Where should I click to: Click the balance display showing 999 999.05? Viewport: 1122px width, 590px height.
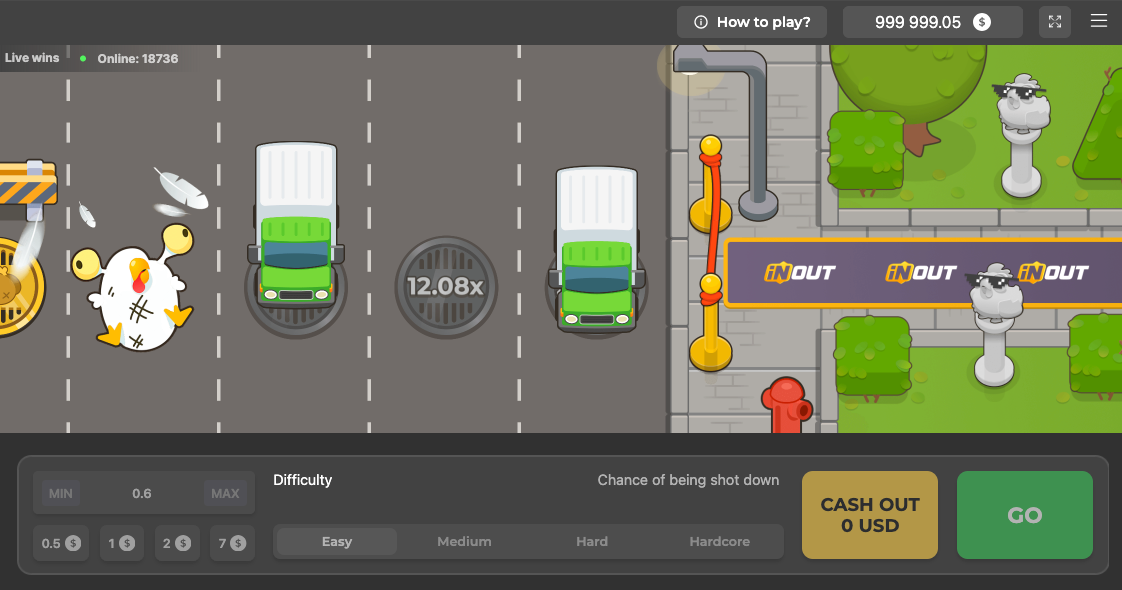[x=932, y=22]
